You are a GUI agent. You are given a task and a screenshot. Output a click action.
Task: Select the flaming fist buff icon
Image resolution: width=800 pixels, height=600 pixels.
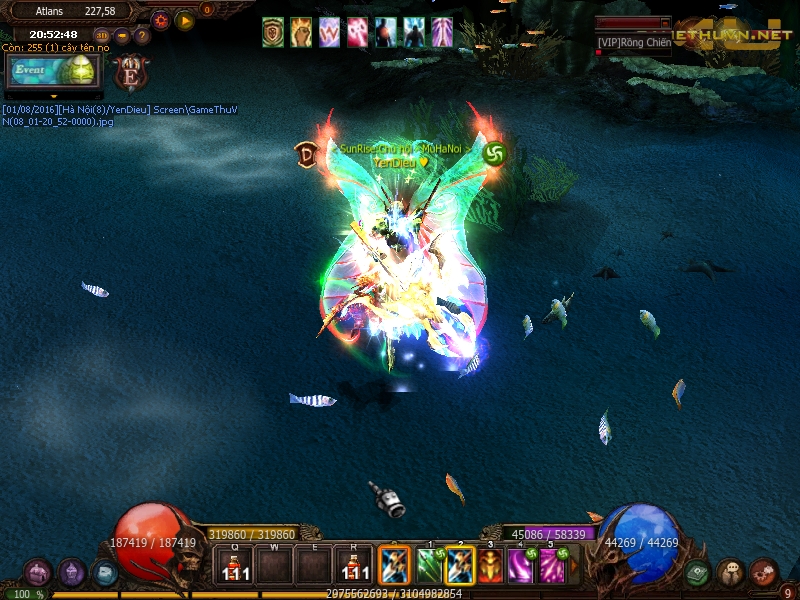pos(301,32)
